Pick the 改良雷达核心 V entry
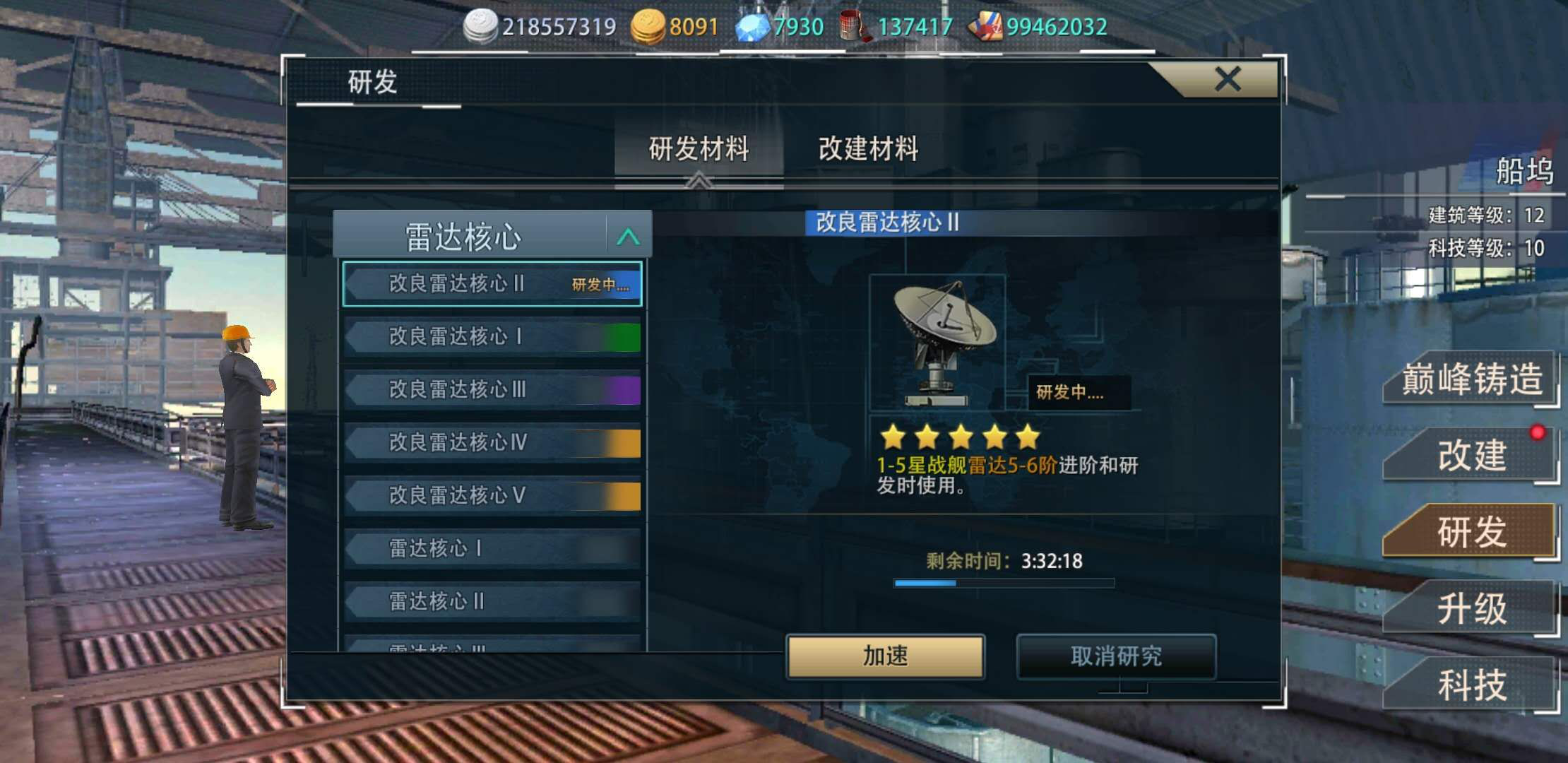1568x763 pixels. 492,496
